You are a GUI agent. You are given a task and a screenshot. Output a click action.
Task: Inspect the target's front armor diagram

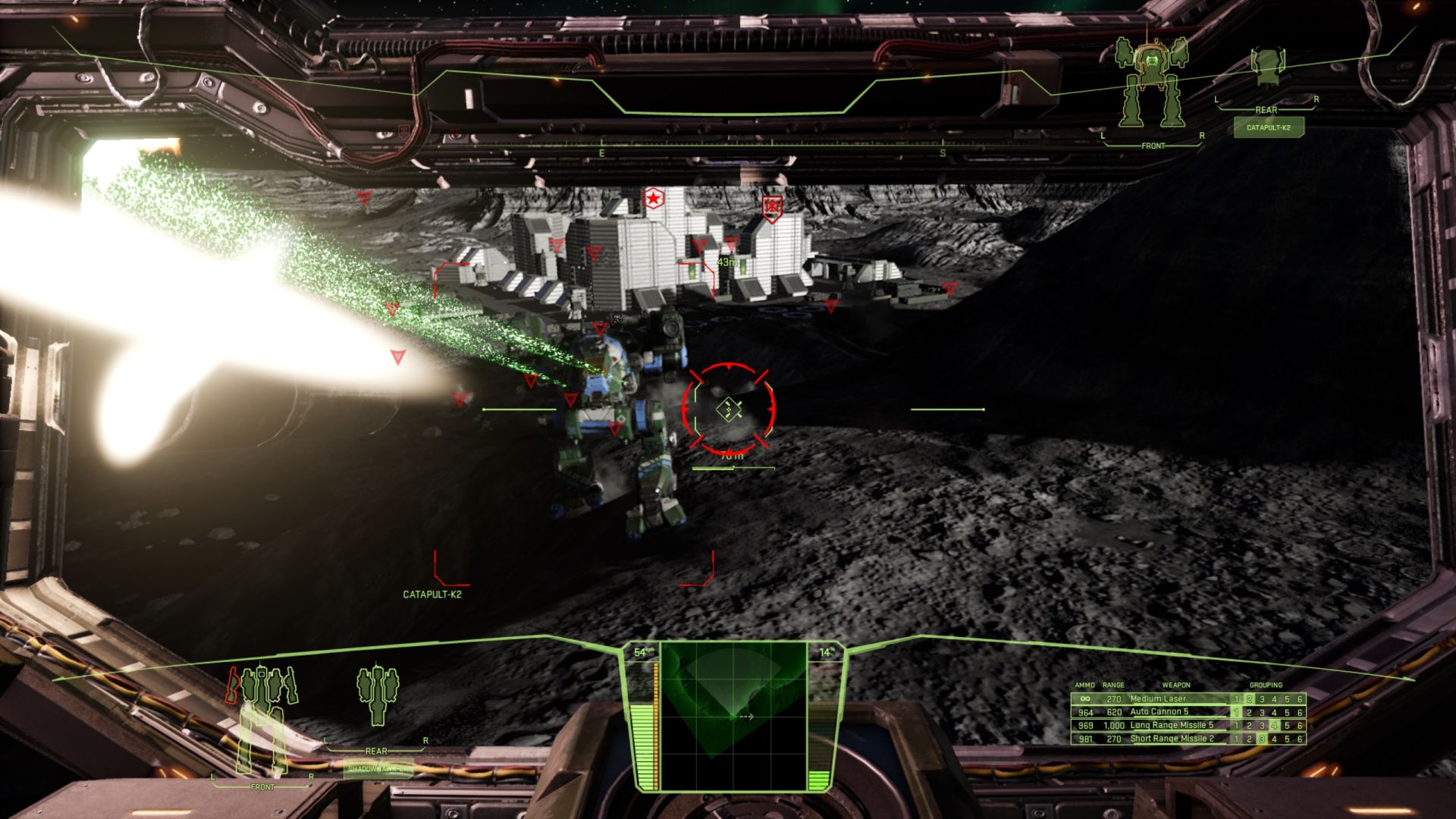point(1151,83)
